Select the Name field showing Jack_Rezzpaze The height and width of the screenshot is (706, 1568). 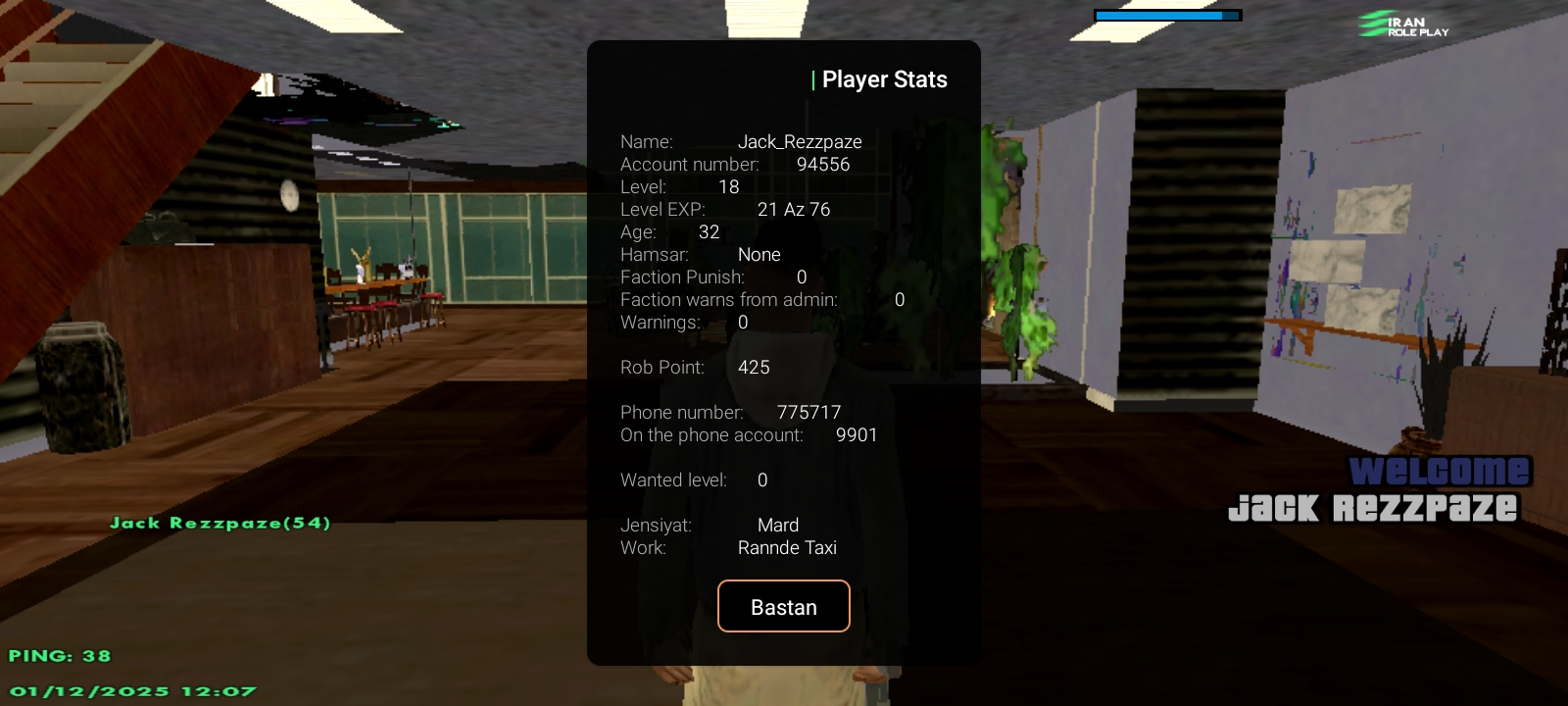(x=742, y=141)
